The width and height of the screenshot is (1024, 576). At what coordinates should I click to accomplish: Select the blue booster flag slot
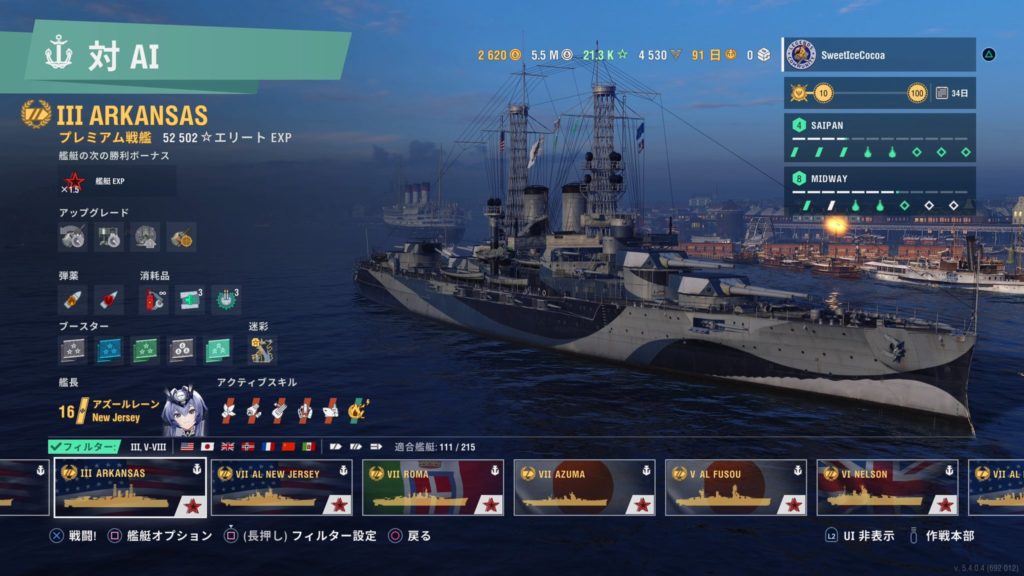[109, 349]
